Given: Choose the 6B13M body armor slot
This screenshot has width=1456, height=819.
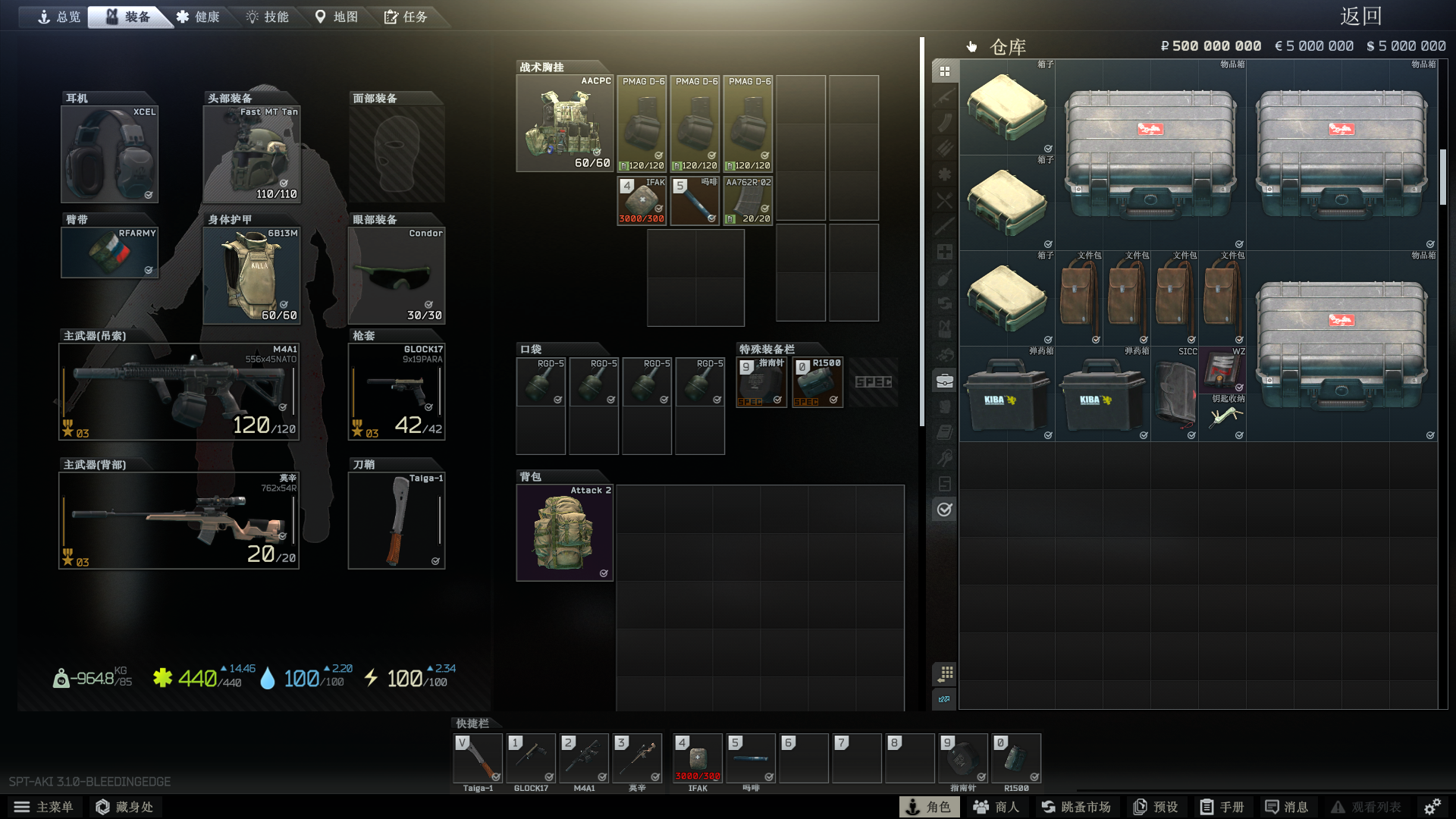Looking at the screenshot, I should pyautogui.click(x=252, y=275).
